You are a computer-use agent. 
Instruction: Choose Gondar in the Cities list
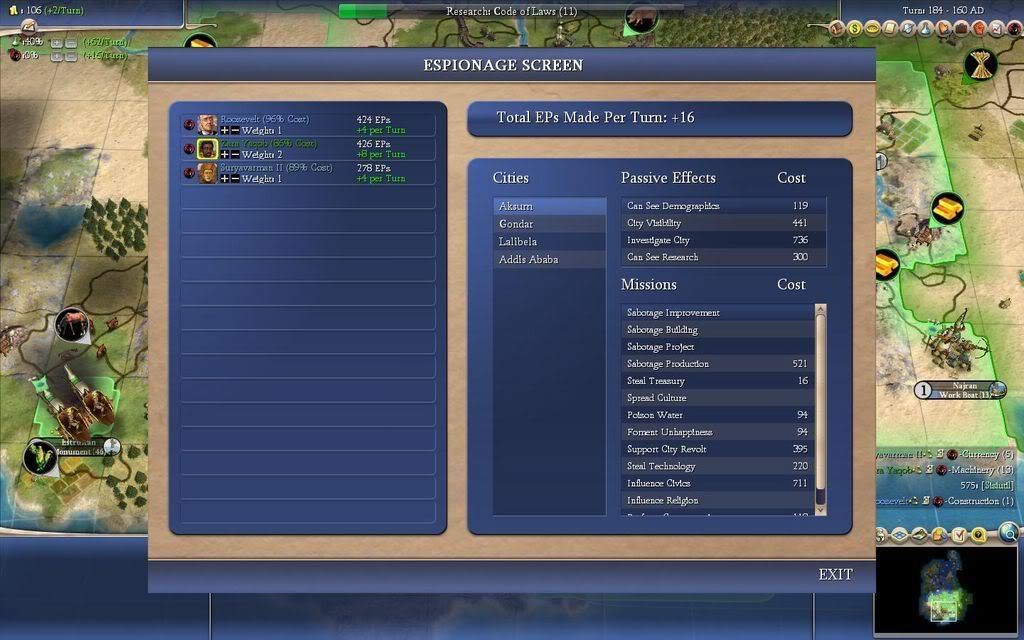click(x=549, y=224)
